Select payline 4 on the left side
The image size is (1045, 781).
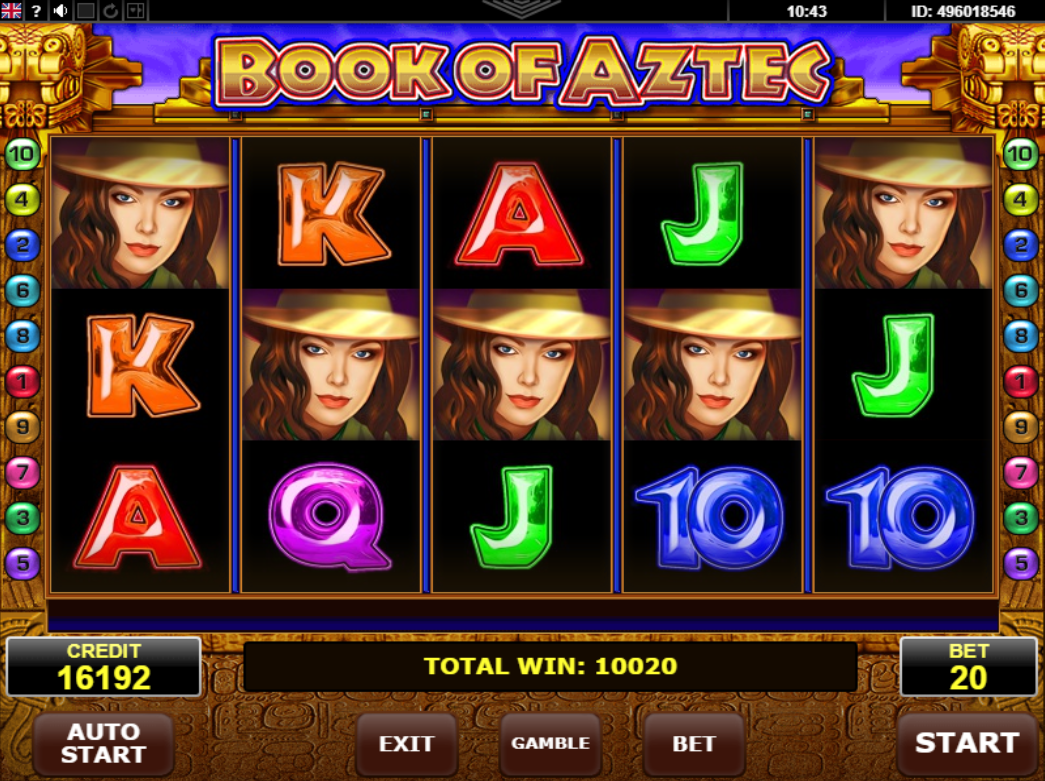(21, 200)
